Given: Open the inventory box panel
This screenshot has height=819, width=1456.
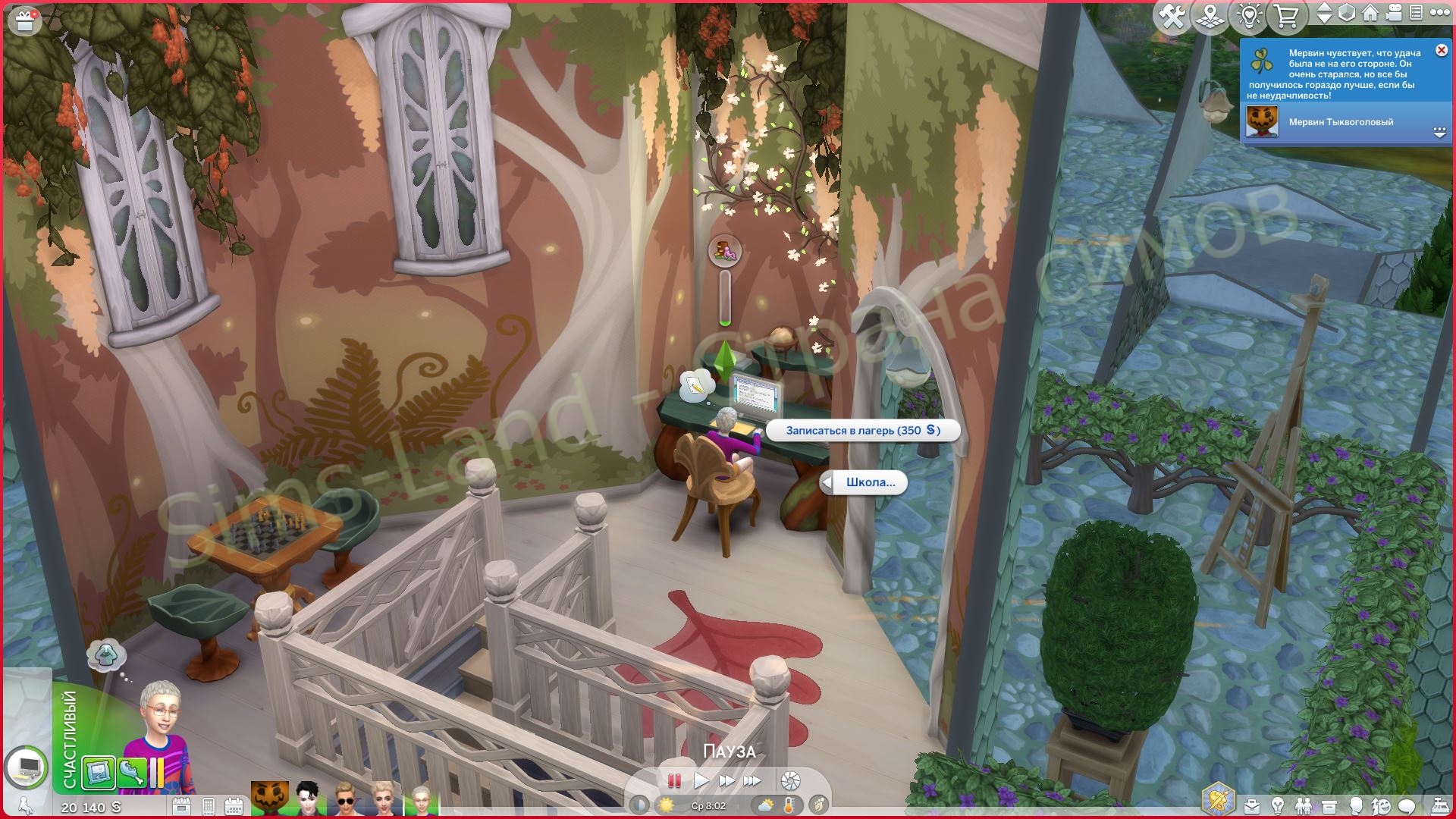Looking at the screenshot, I should (1329, 805).
